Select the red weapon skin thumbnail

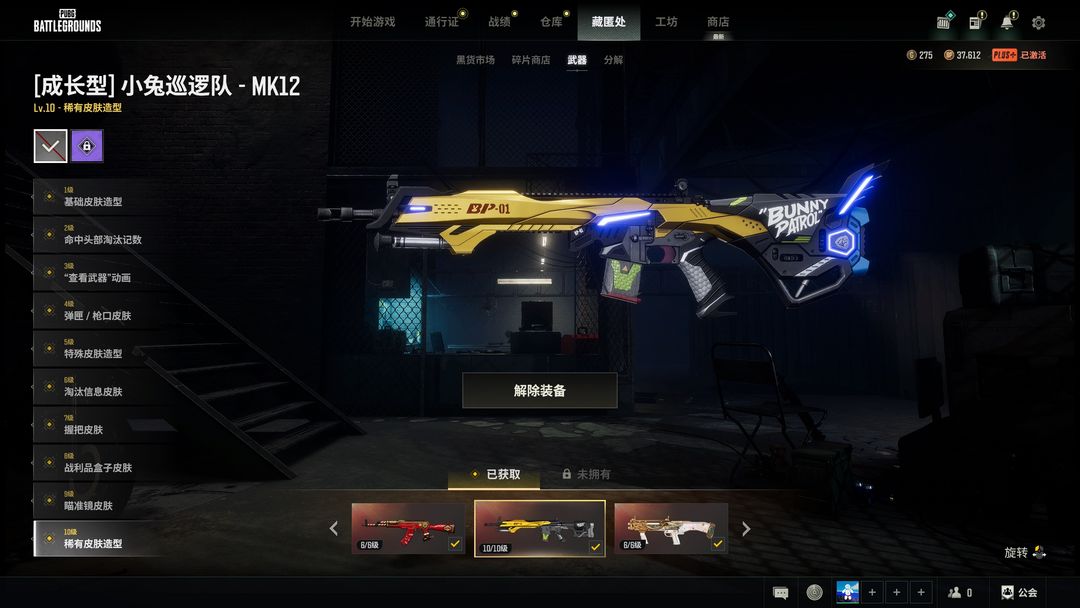tap(408, 528)
